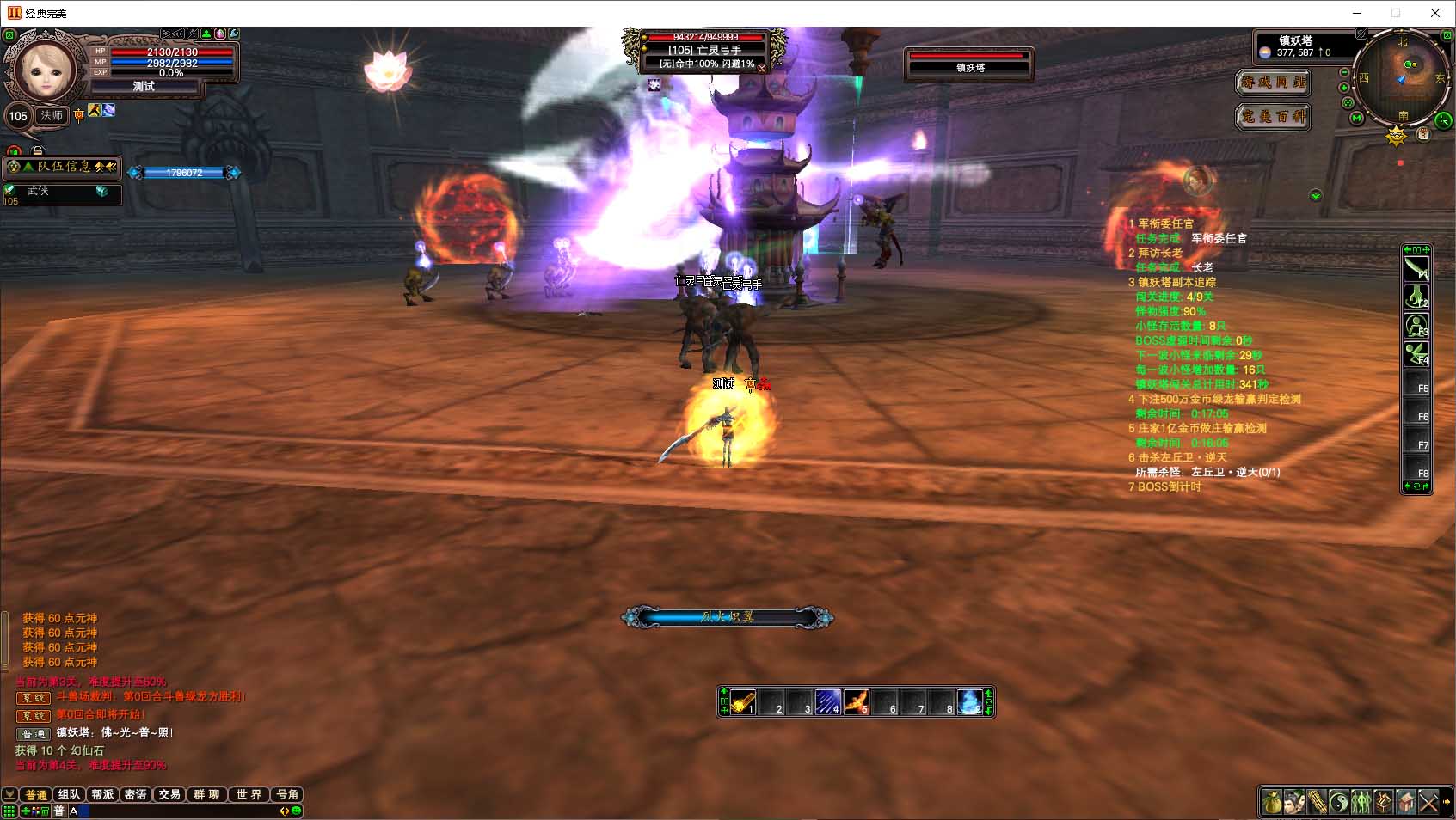Image resolution: width=1456 pixels, height=820 pixels.
Task: Choose the 交易 trade chat tab
Action: [x=169, y=794]
